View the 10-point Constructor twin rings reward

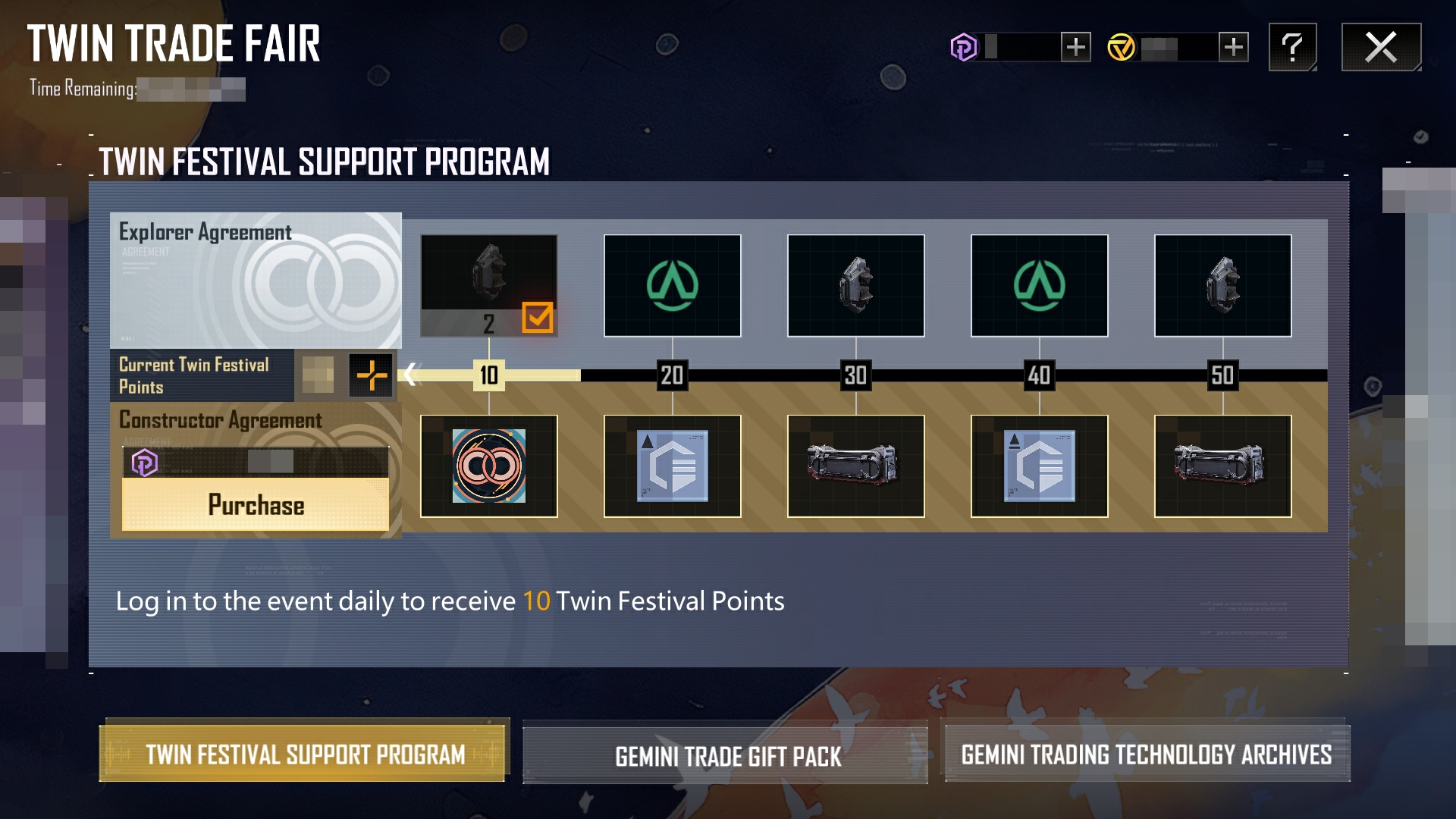tap(489, 466)
